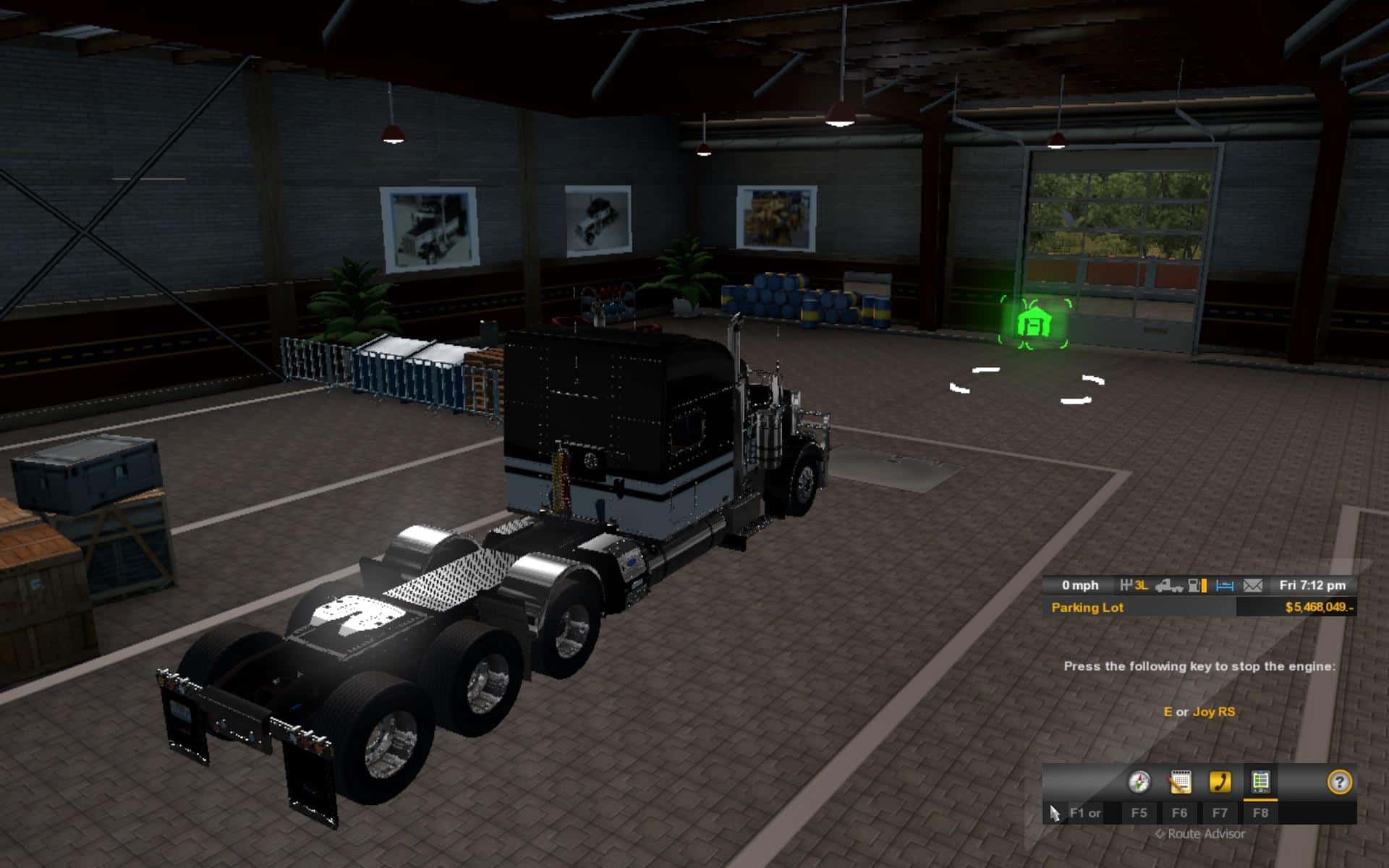Open the yellow phone assistance tab
This screenshot has height=868, width=1389.
pos(1220,782)
